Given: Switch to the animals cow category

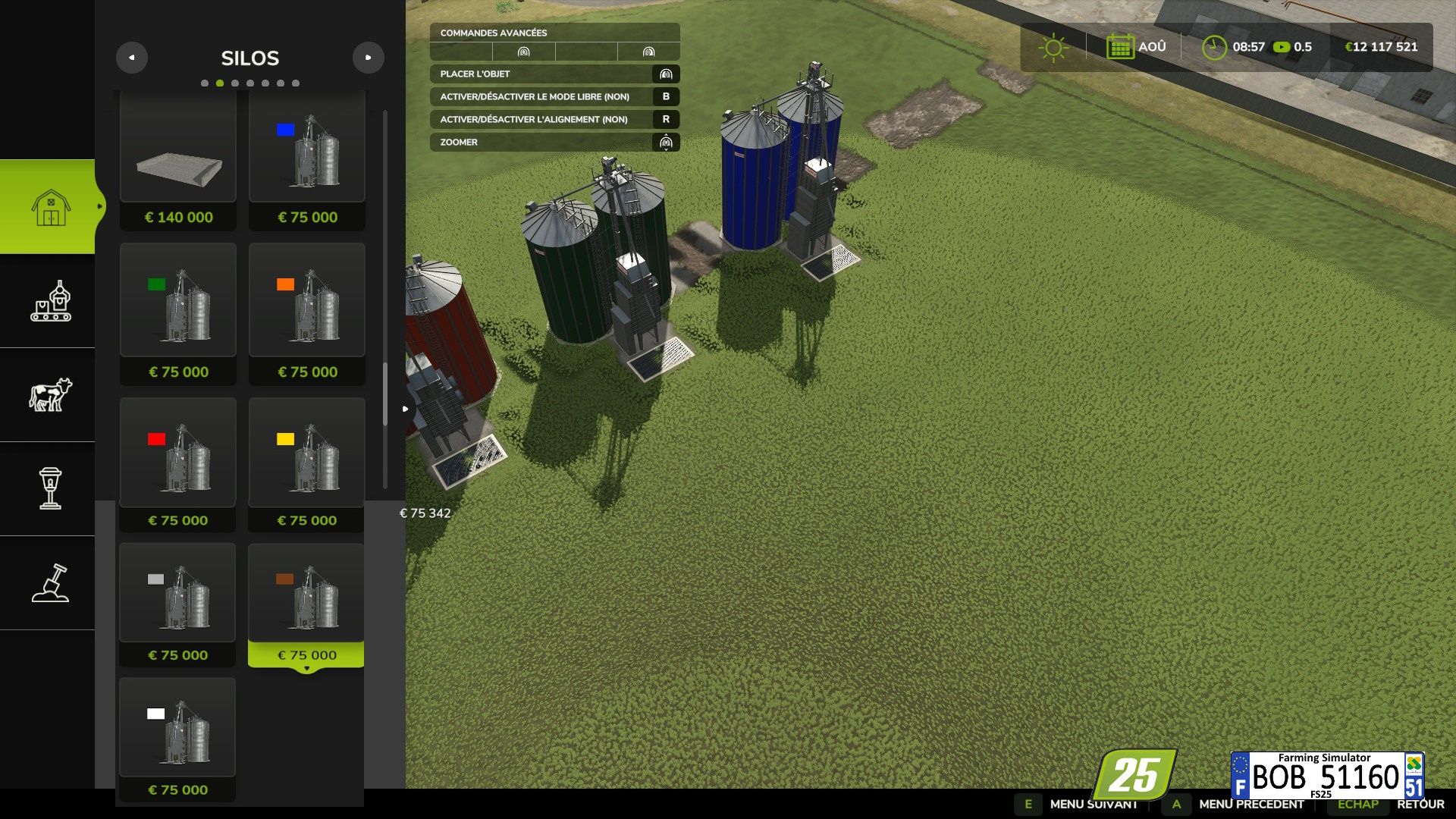Looking at the screenshot, I should [50, 395].
